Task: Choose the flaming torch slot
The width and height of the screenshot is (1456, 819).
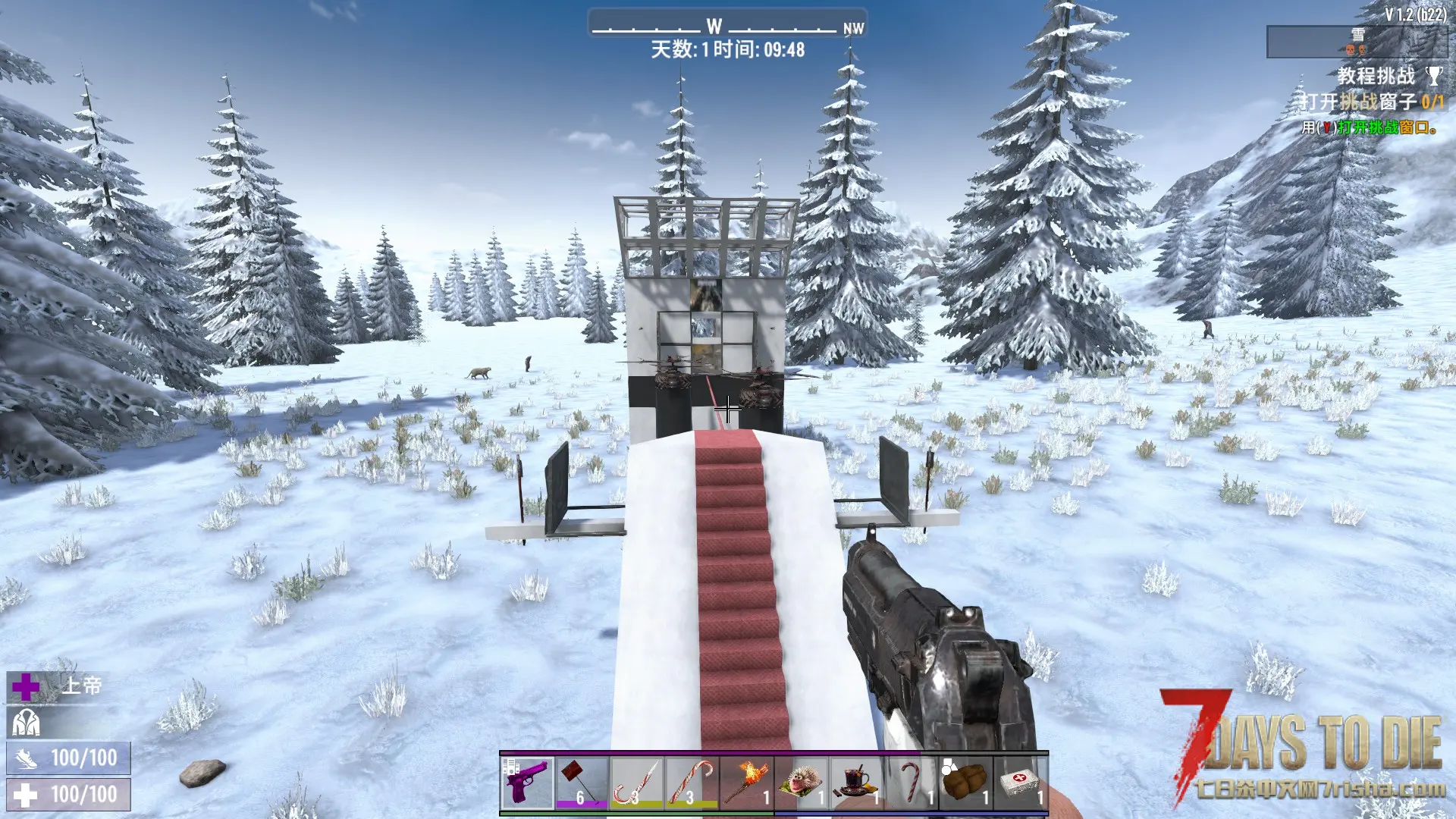Action: tap(746, 783)
